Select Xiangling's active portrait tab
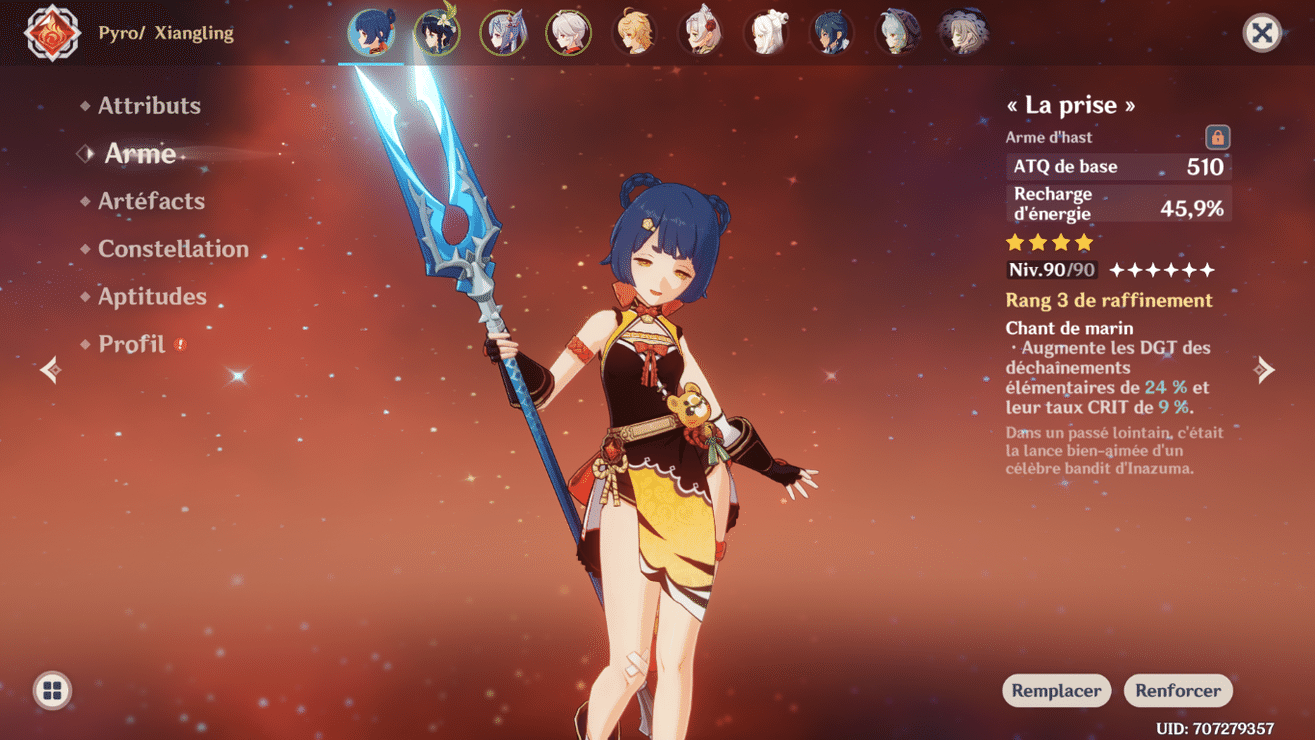The image size is (1315, 740). pyautogui.click(x=371, y=32)
